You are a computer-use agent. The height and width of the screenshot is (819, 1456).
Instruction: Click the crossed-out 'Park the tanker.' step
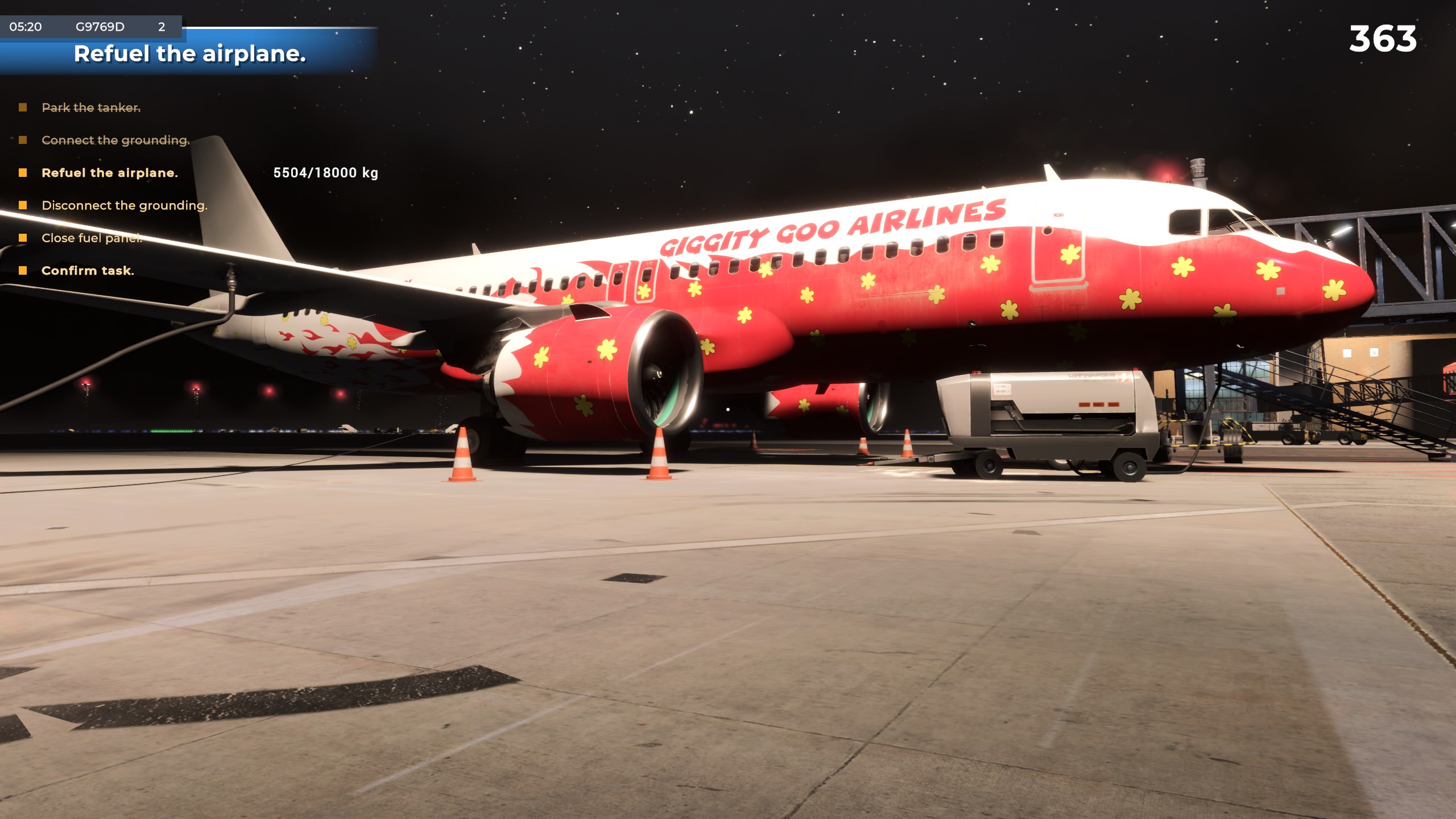[91, 107]
